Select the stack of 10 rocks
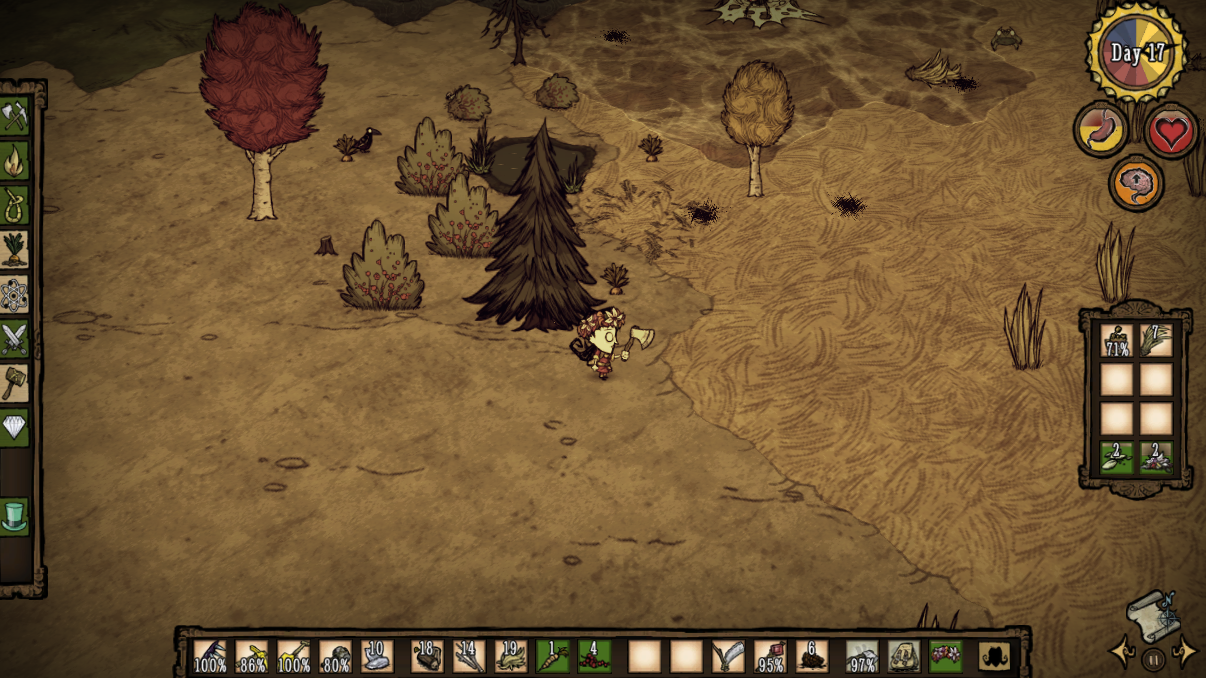The height and width of the screenshot is (678, 1206). point(377,656)
